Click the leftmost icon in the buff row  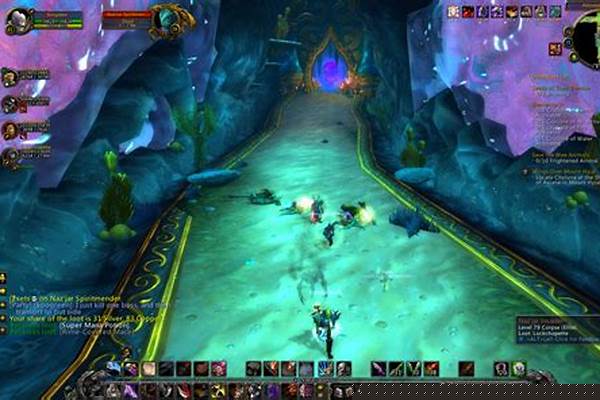[453, 11]
